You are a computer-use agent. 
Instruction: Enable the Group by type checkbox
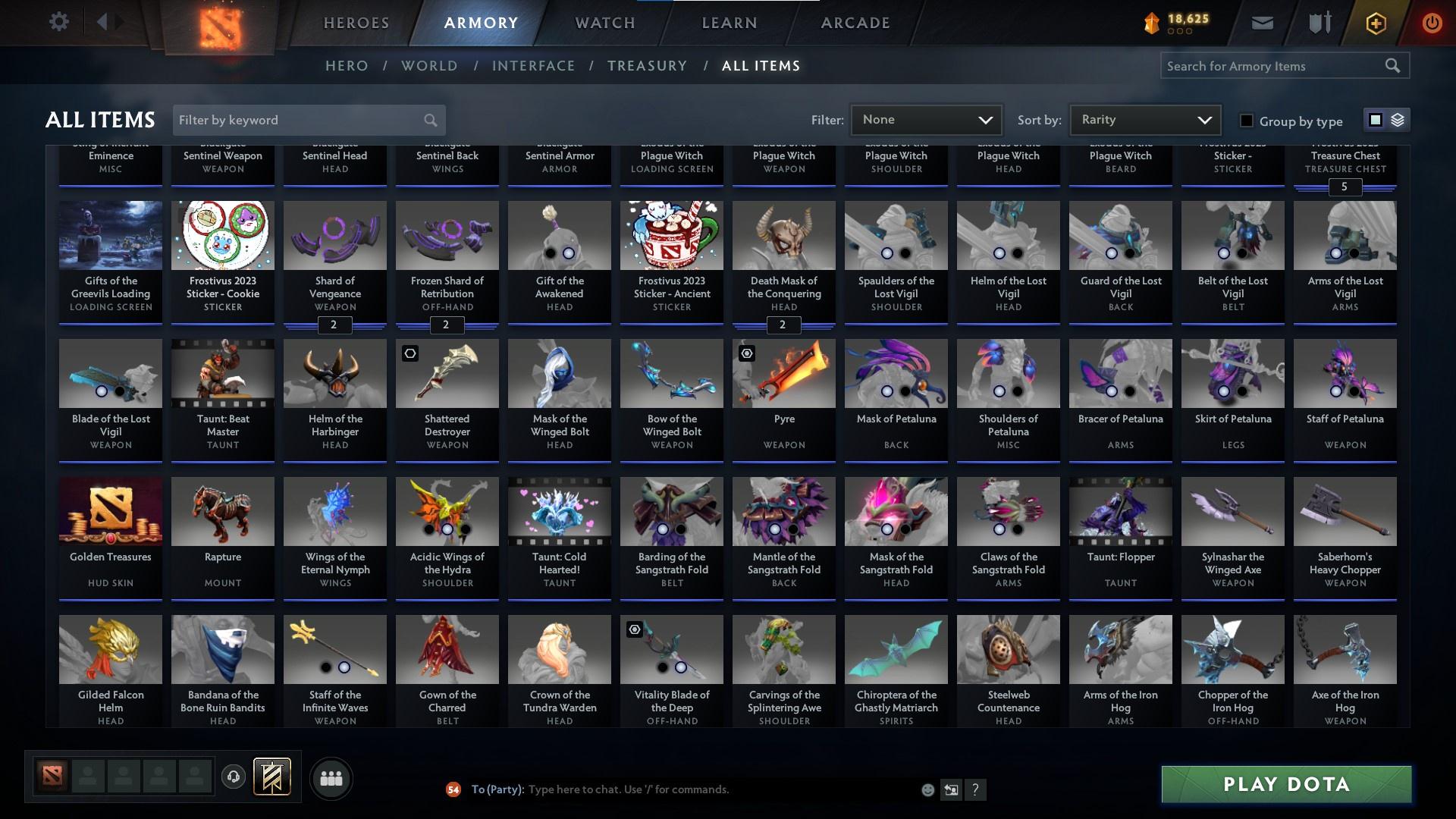point(1246,120)
